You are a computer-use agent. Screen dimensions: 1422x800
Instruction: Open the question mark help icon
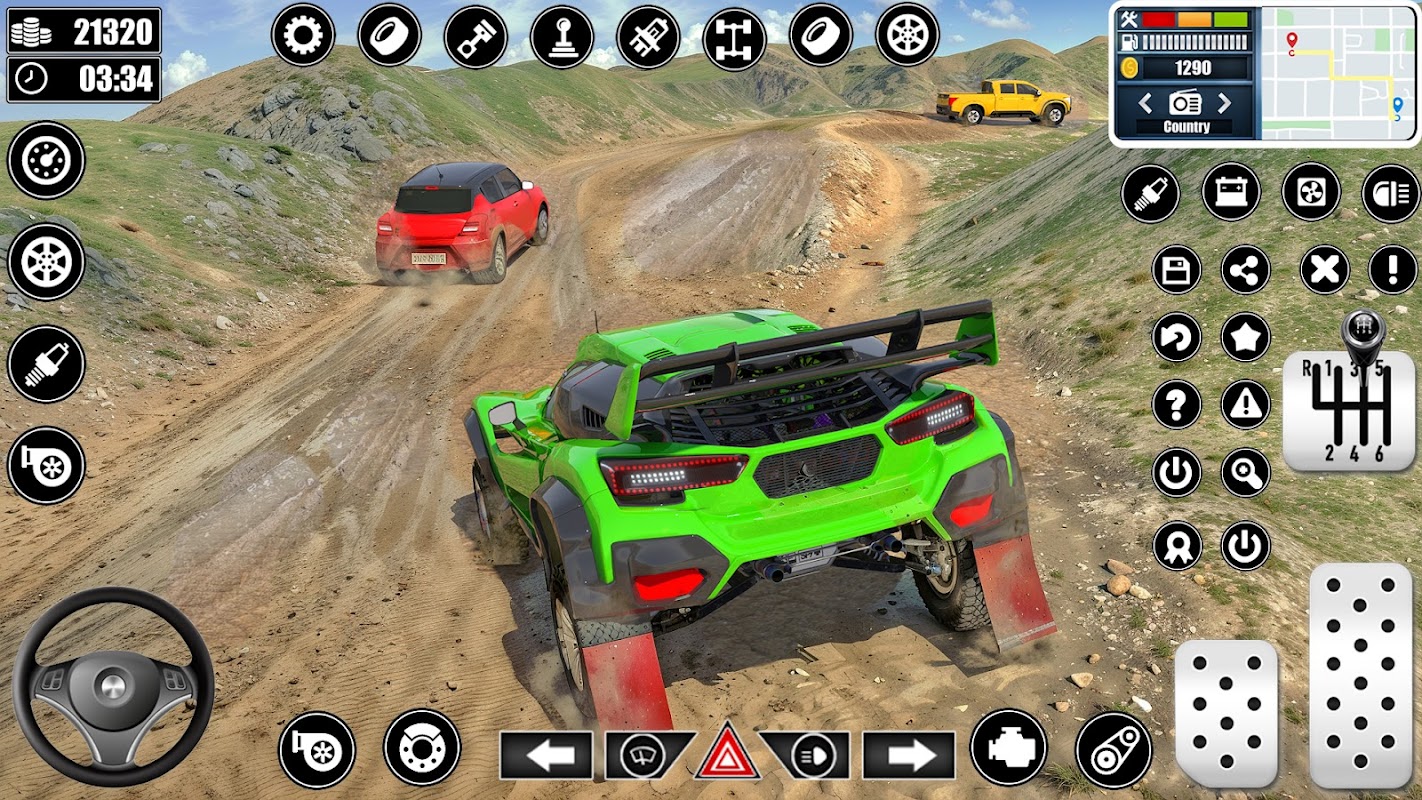pos(1176,405)
